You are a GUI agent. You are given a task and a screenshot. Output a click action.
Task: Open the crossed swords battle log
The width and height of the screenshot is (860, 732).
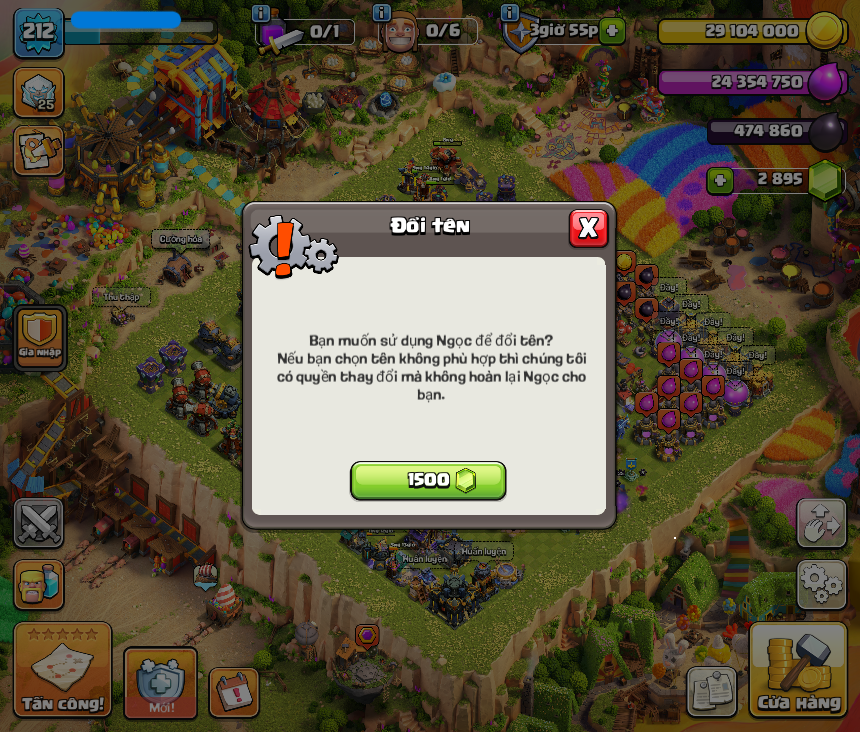[x=39, y=522]
